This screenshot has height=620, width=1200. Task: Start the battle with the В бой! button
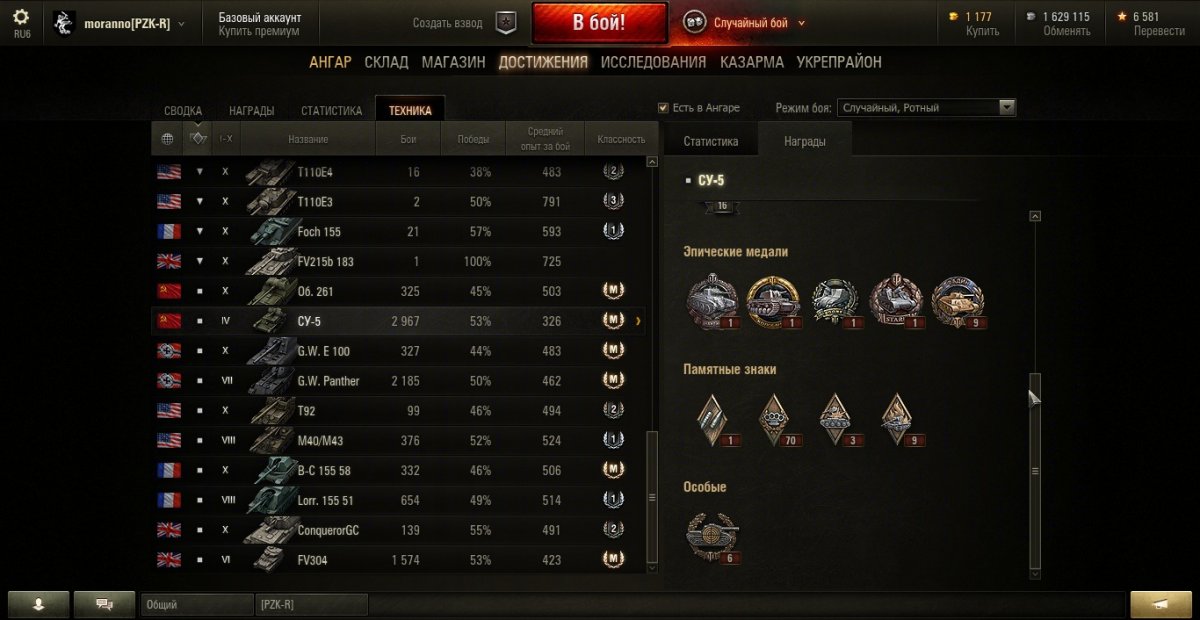coord(599,23)
